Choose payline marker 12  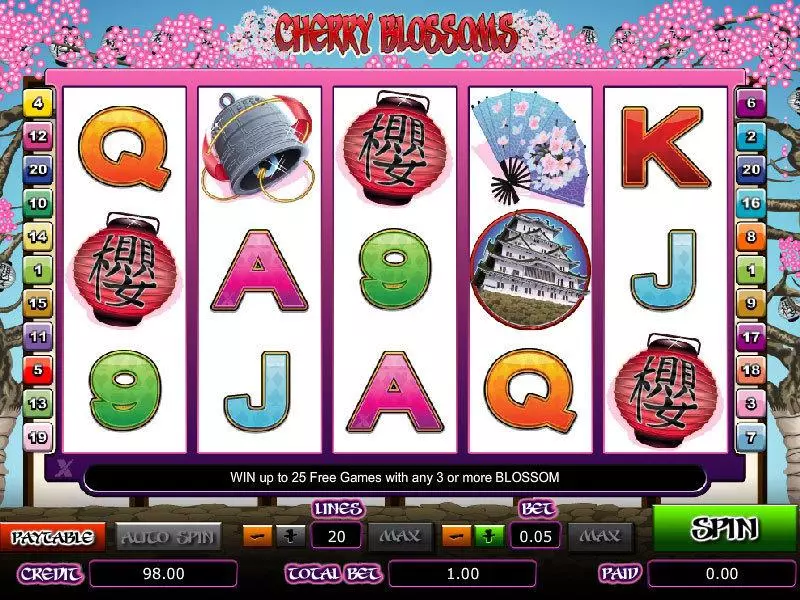tap(38, 136)
